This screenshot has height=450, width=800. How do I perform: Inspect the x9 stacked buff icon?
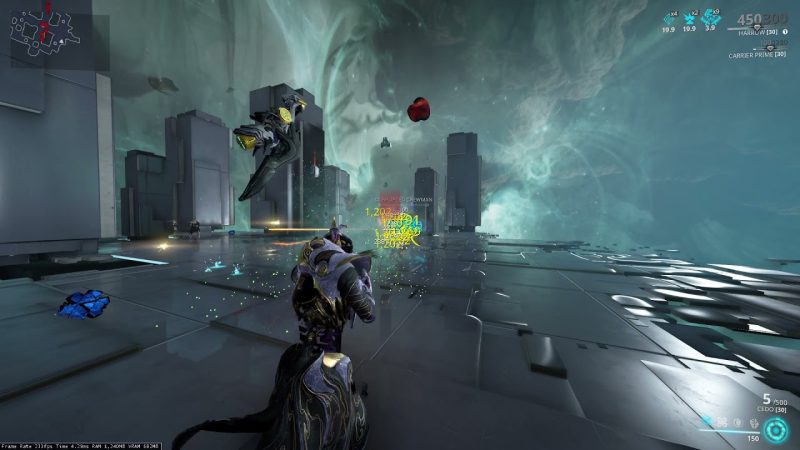[711, 17]
